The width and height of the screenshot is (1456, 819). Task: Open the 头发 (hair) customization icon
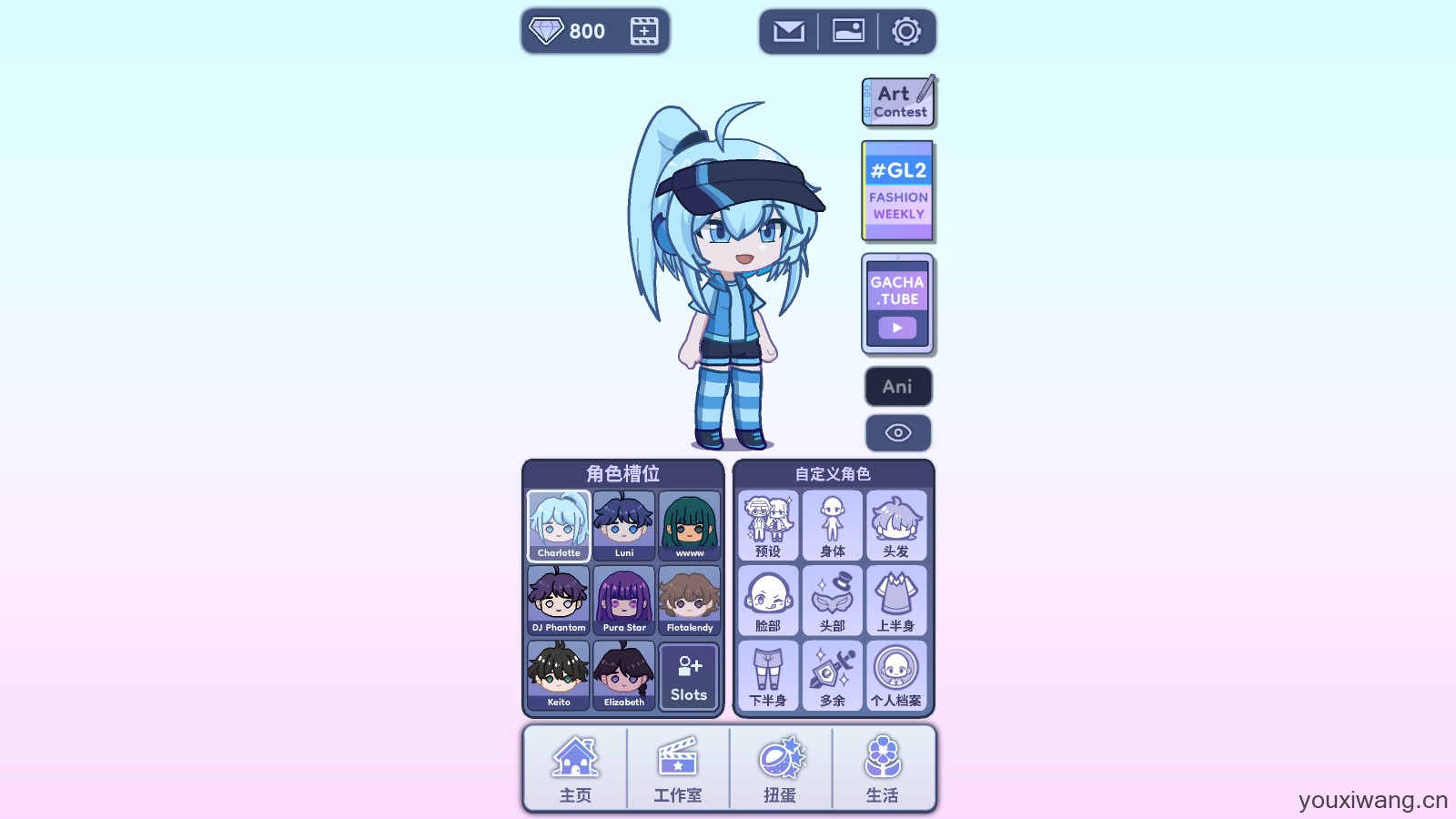pyautogui.click(x=897, y=526)
